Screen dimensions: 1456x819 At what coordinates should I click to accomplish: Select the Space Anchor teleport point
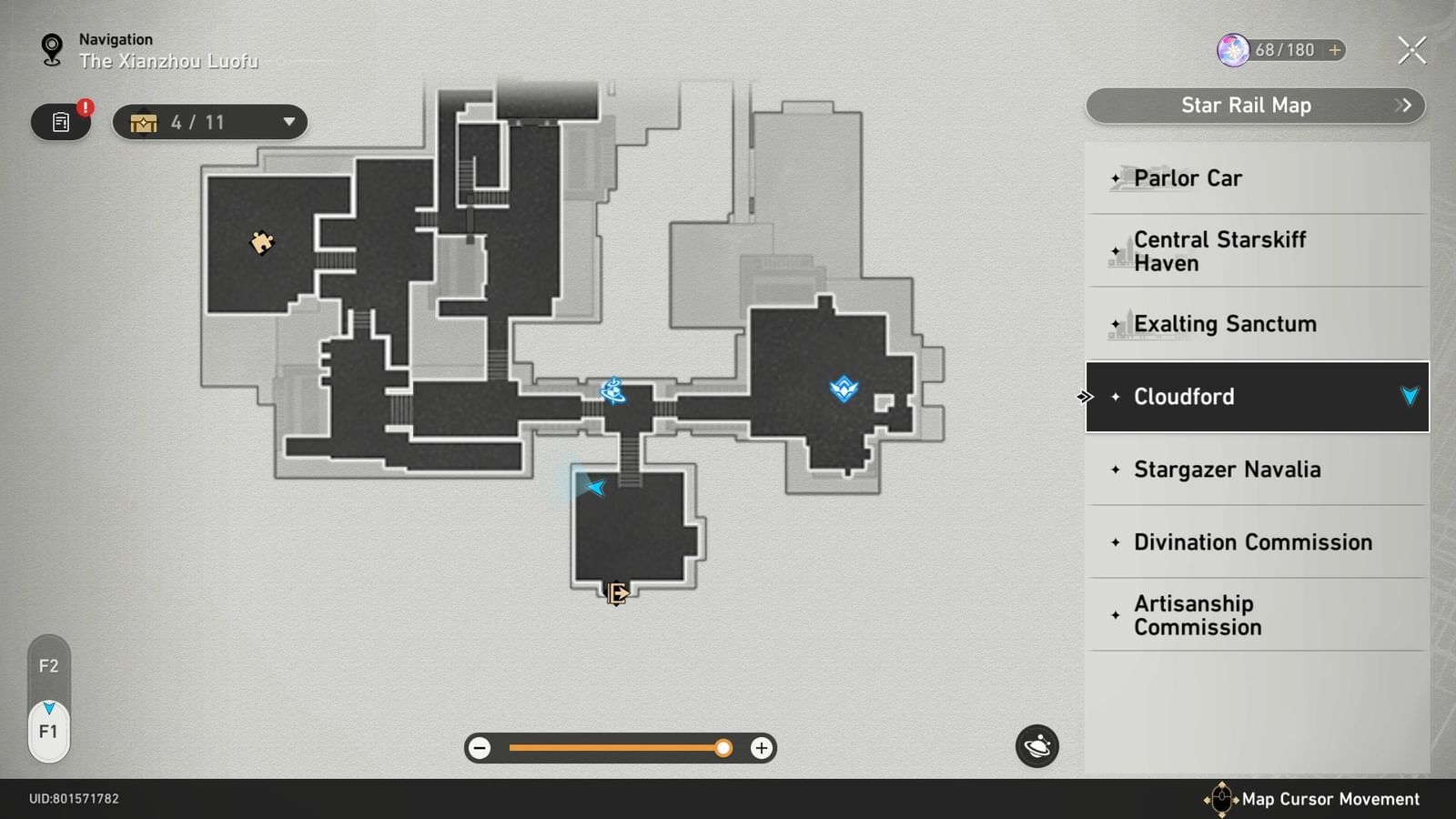click(614, 390)
